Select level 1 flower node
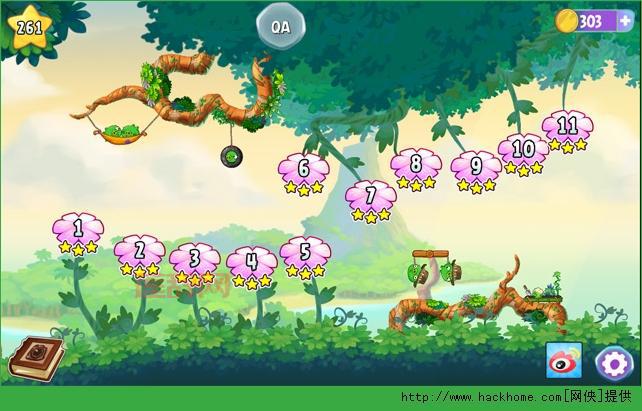Image resolution: width=642 pixels, height=411 pixels. coord(78,230)
